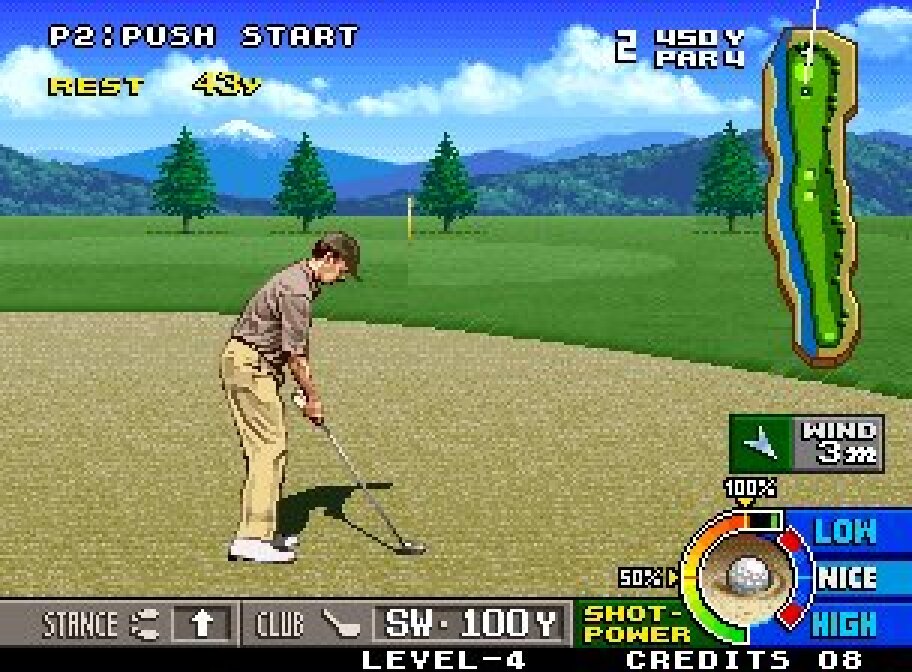Screen dimensions: 912x672
Task: Select the LOW shot option
Action: 846,531
